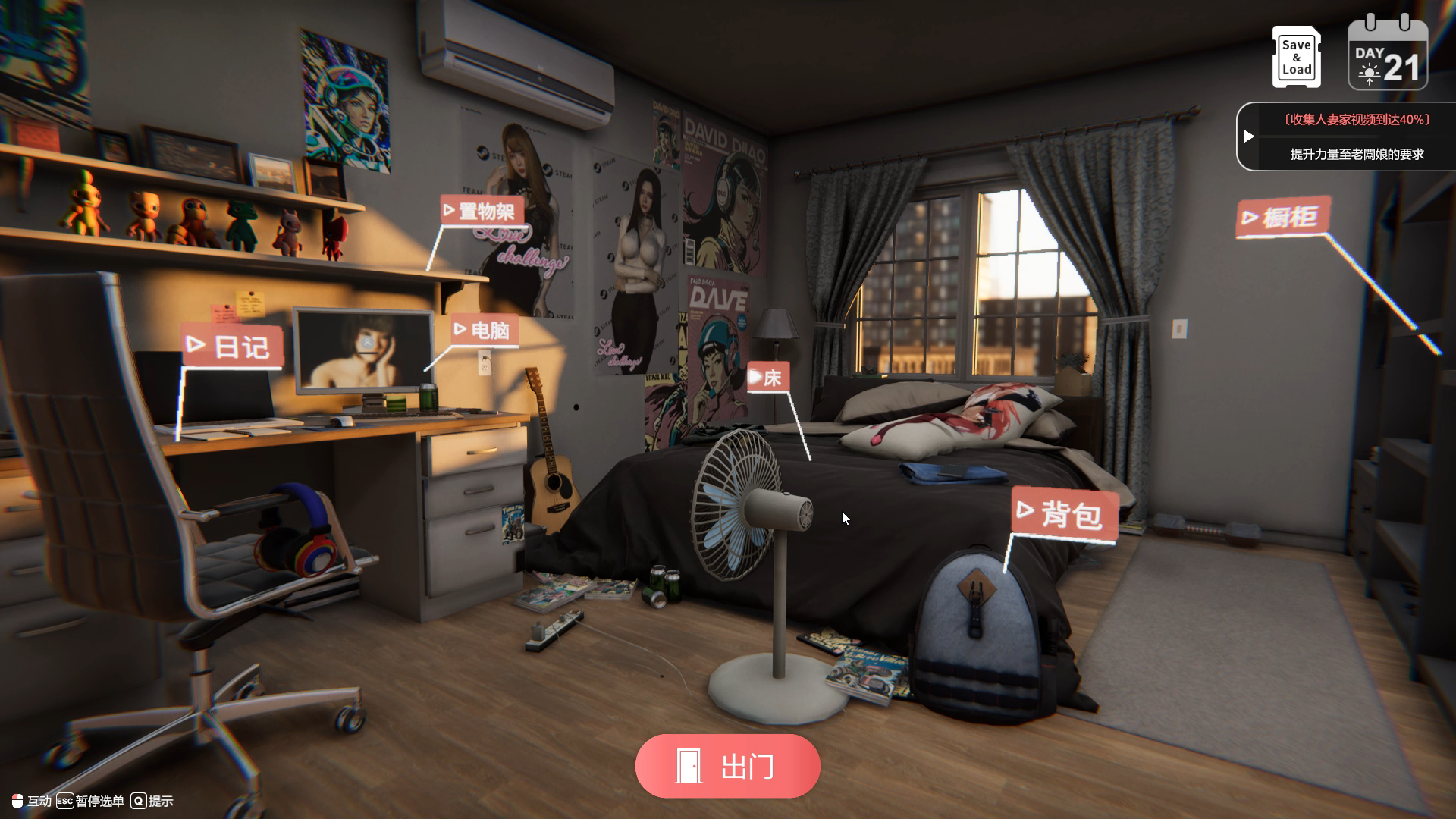Click the 出门 go-out button
The image size is (1456, 819).
pos(727,766)
